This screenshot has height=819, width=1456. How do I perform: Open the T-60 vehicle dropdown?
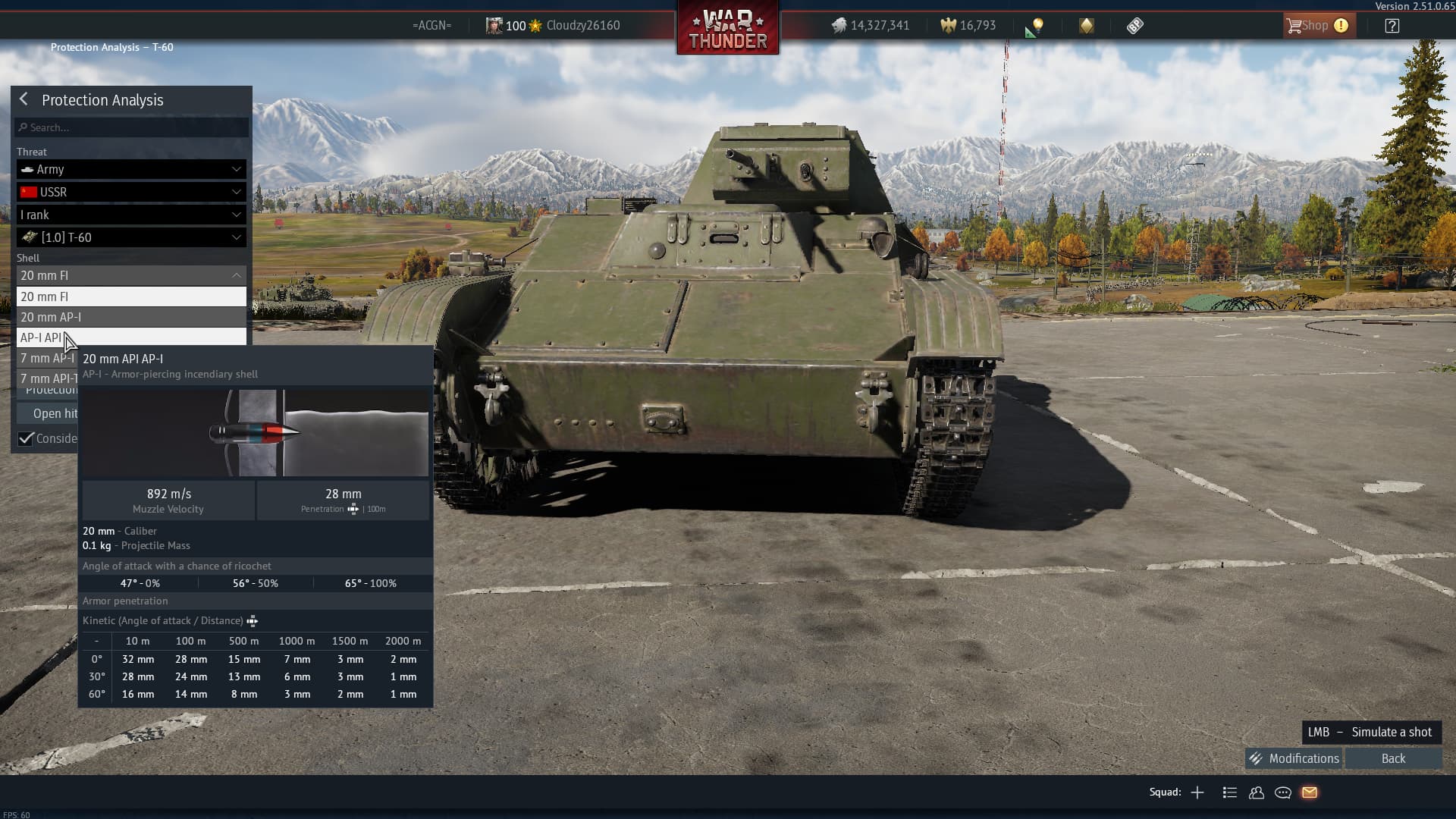[131, 237]
